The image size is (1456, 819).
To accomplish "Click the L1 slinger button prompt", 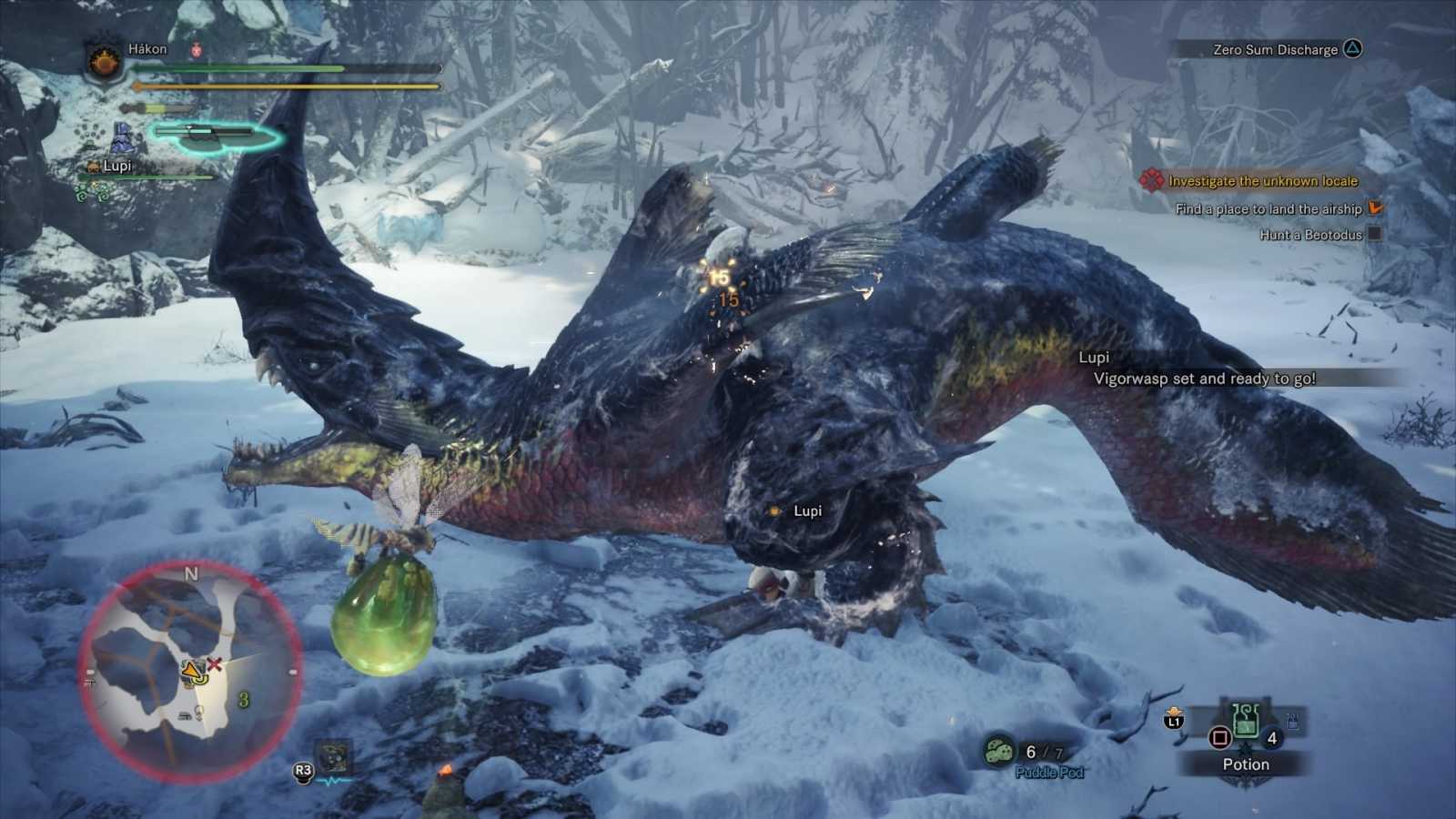I will coord(1173,722).
